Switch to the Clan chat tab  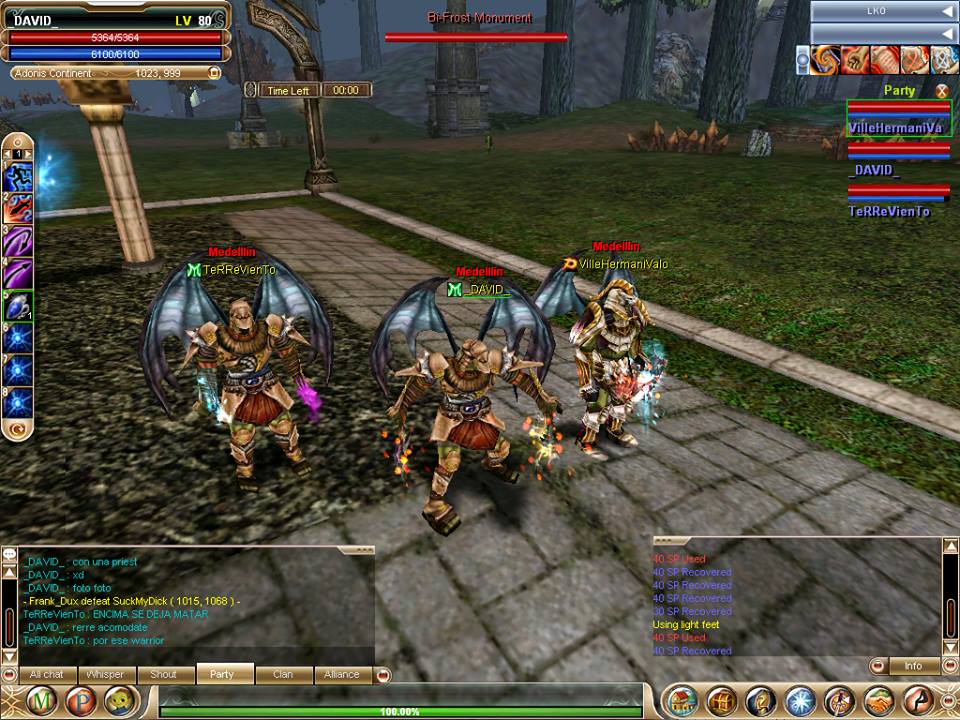click(282, 674)
